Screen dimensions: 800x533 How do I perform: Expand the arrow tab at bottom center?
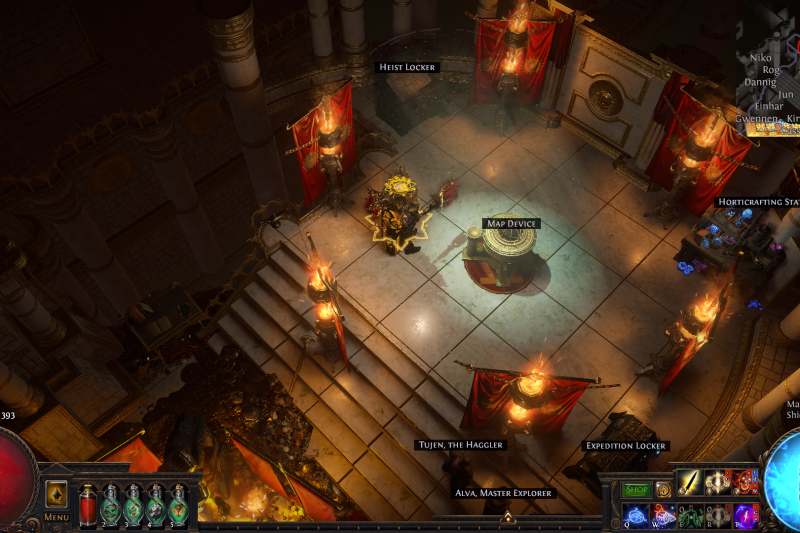click(x=507, y=517)
